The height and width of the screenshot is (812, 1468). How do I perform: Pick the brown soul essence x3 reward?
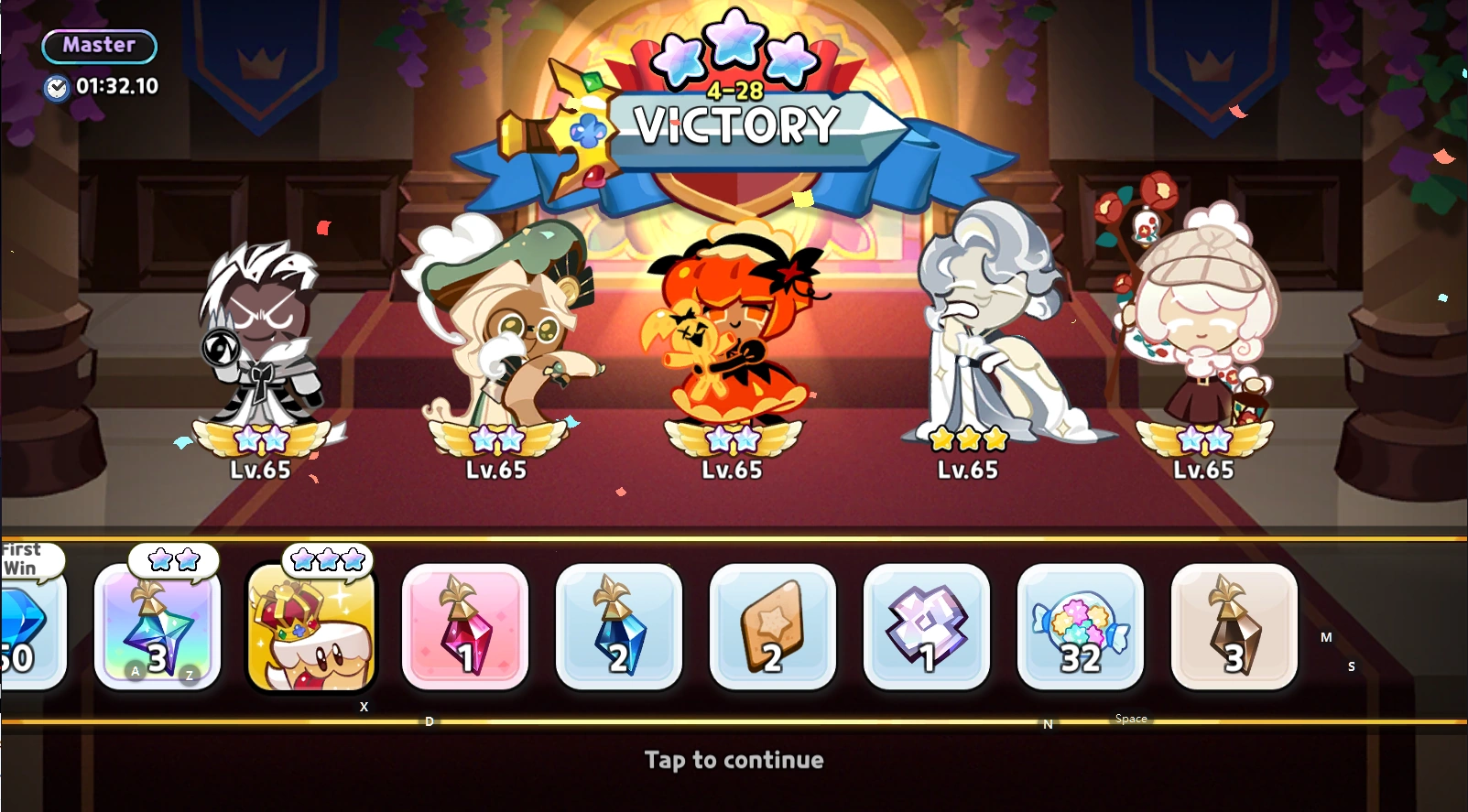coord(1234,629)
